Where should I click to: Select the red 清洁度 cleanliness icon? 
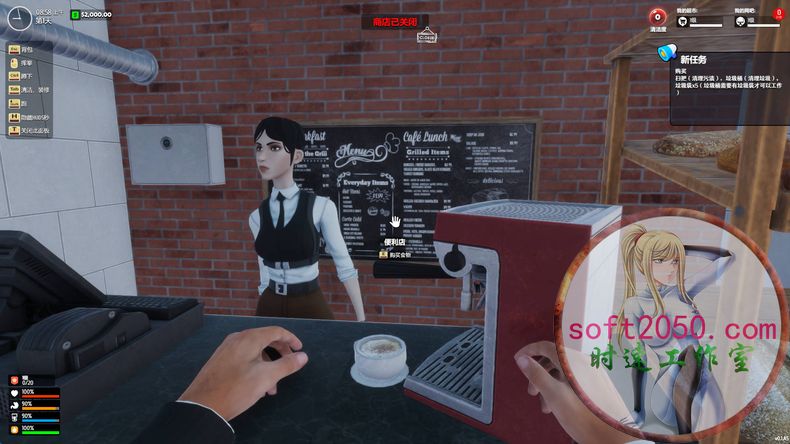(658, 16)
